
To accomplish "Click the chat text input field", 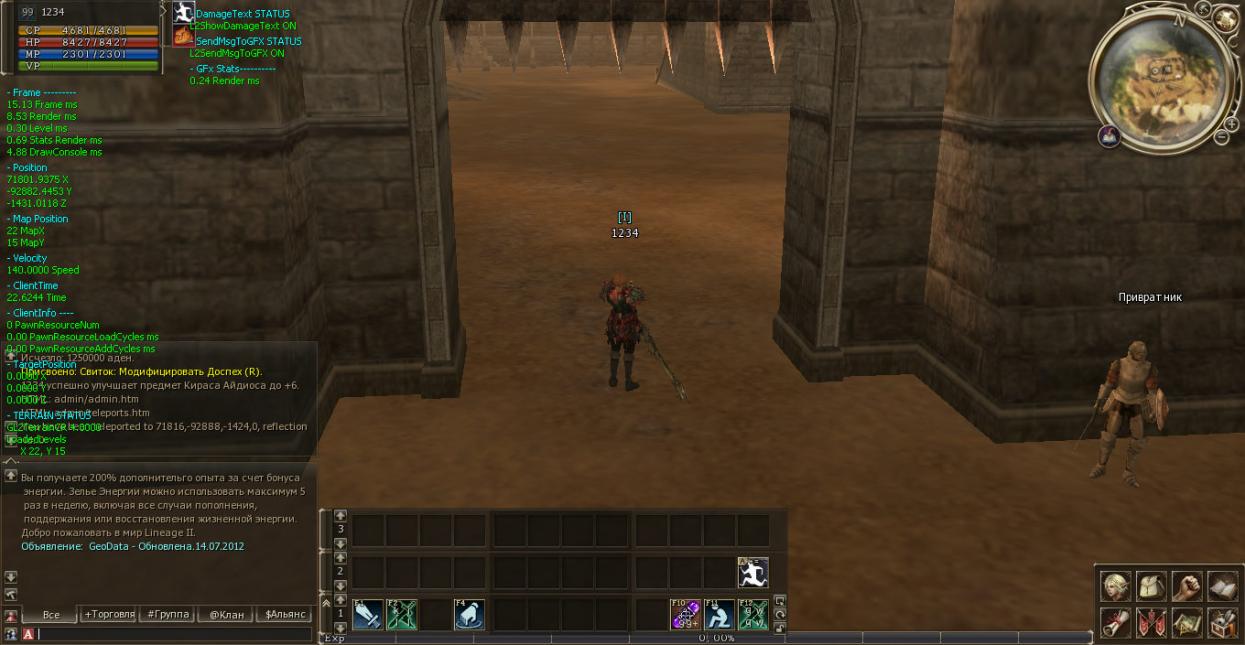I will pos(170,634).
